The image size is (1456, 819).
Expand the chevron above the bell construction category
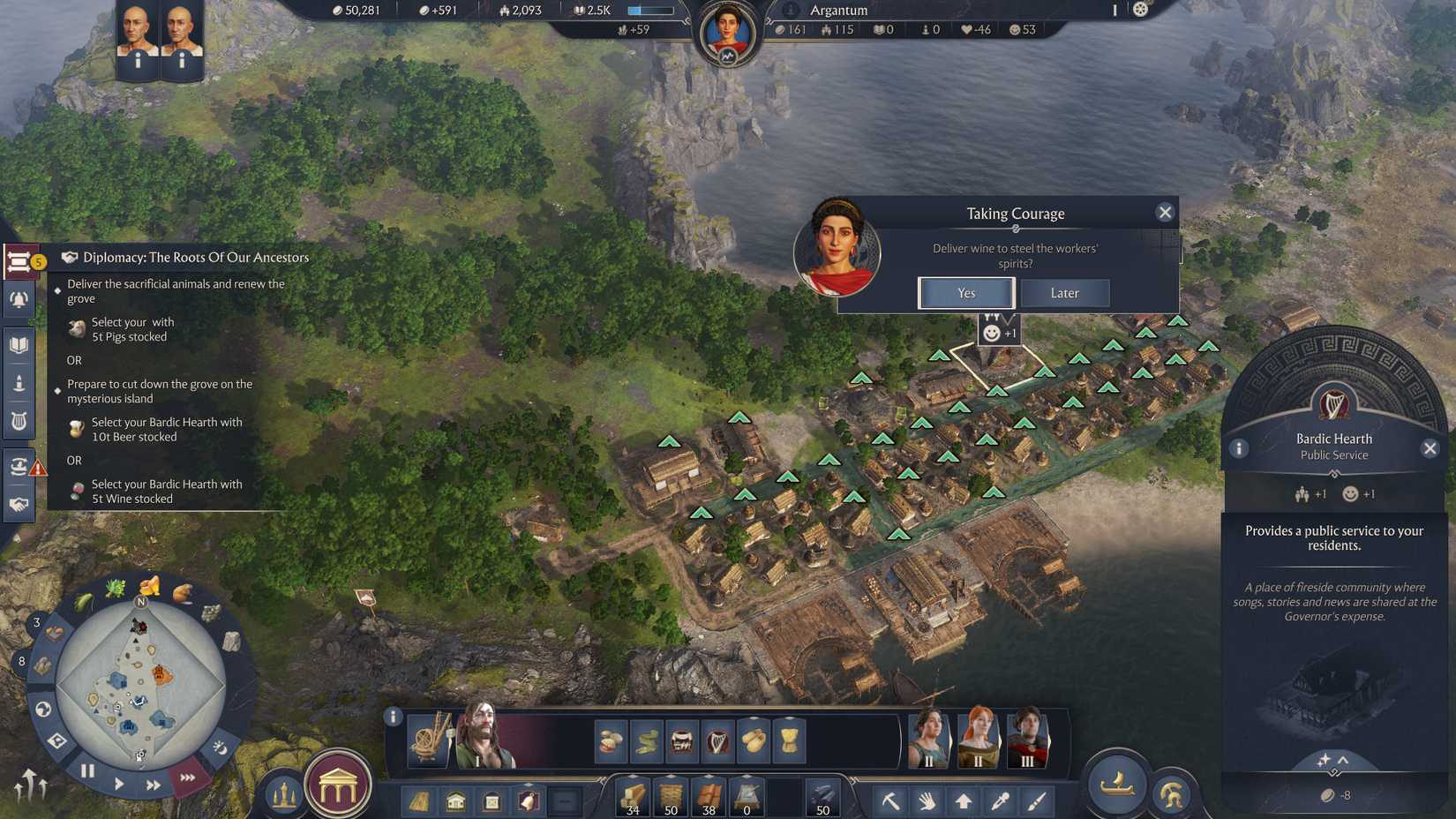[529, 785]
